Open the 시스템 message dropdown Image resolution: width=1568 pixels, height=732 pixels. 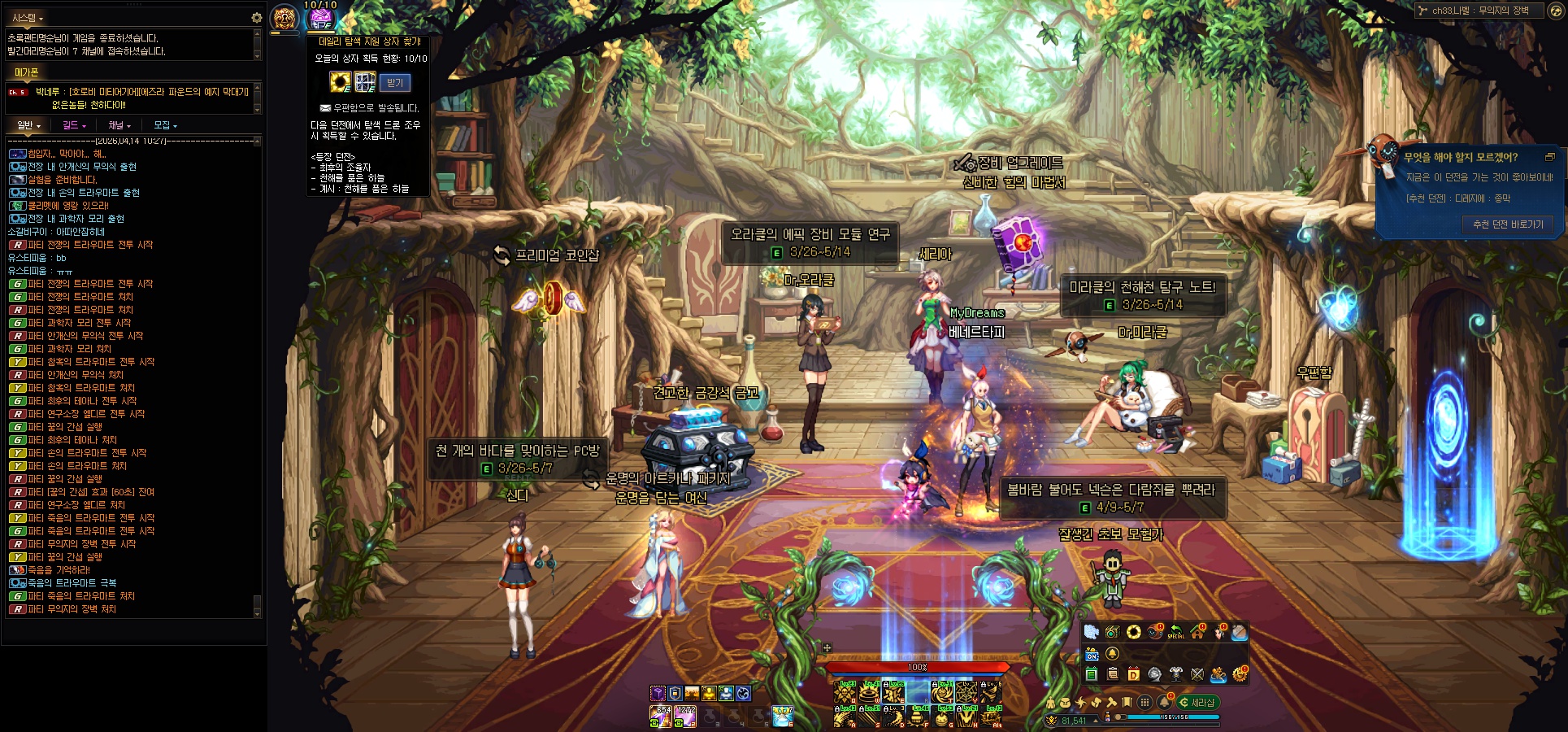(x=28, y=17)
